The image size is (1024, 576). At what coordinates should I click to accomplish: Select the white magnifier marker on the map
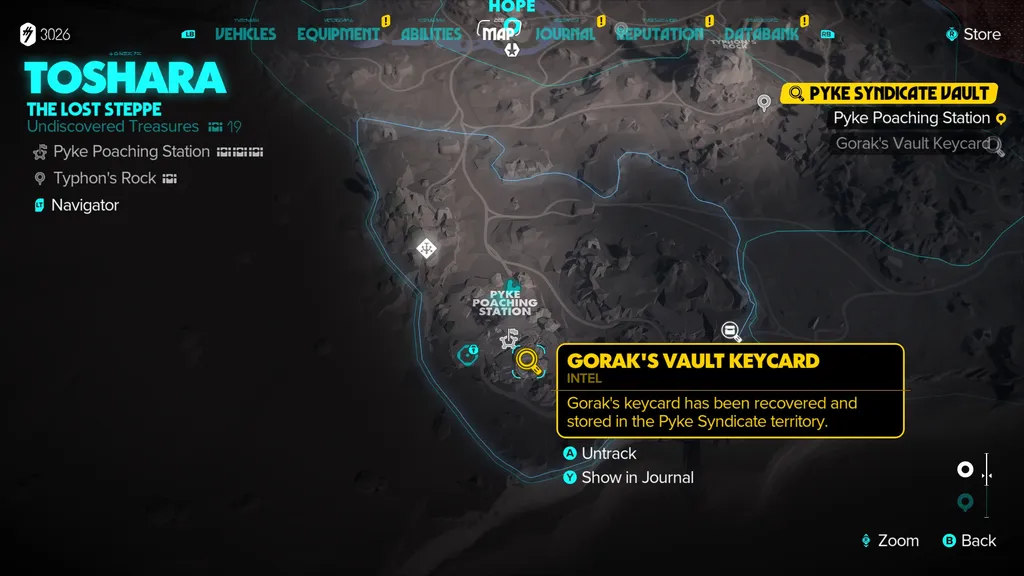coord(731,330)
